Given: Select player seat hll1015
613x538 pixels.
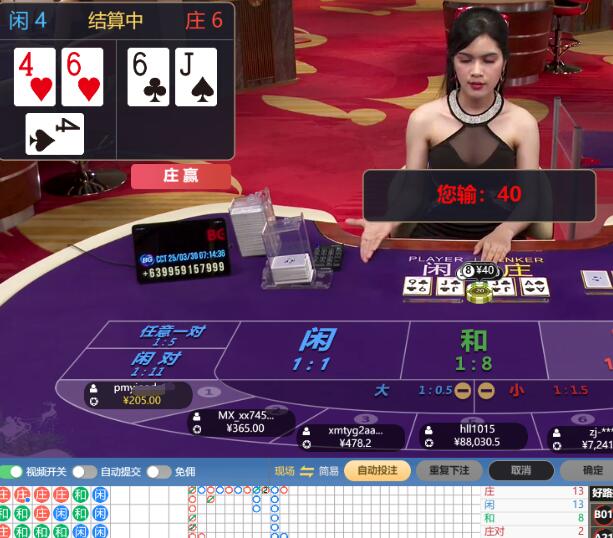Looking at the screenshot, I should [x=470, y=435].
